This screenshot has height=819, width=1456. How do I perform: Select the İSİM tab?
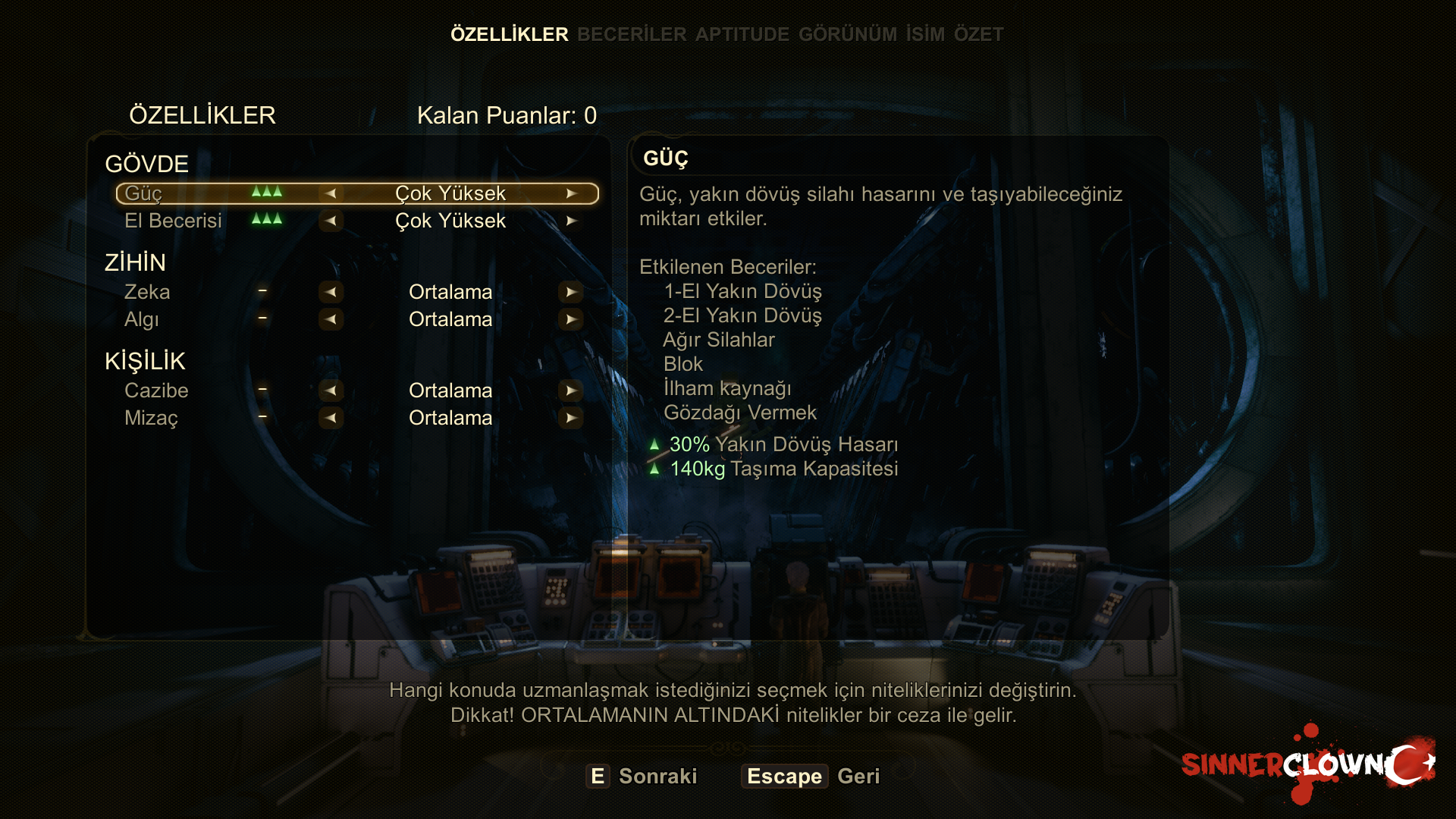925,34
